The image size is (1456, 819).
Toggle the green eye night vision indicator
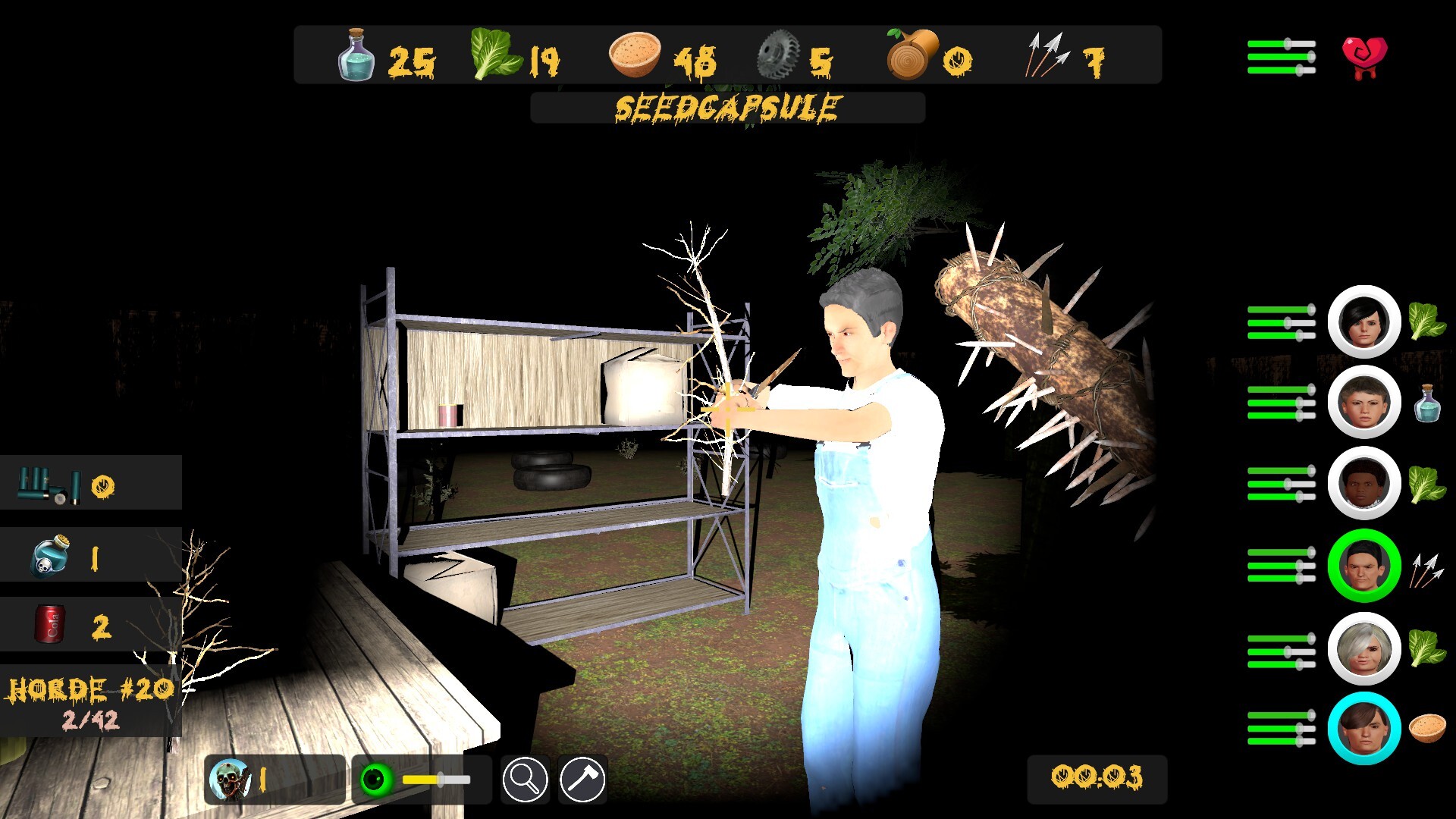coord(378,777)
